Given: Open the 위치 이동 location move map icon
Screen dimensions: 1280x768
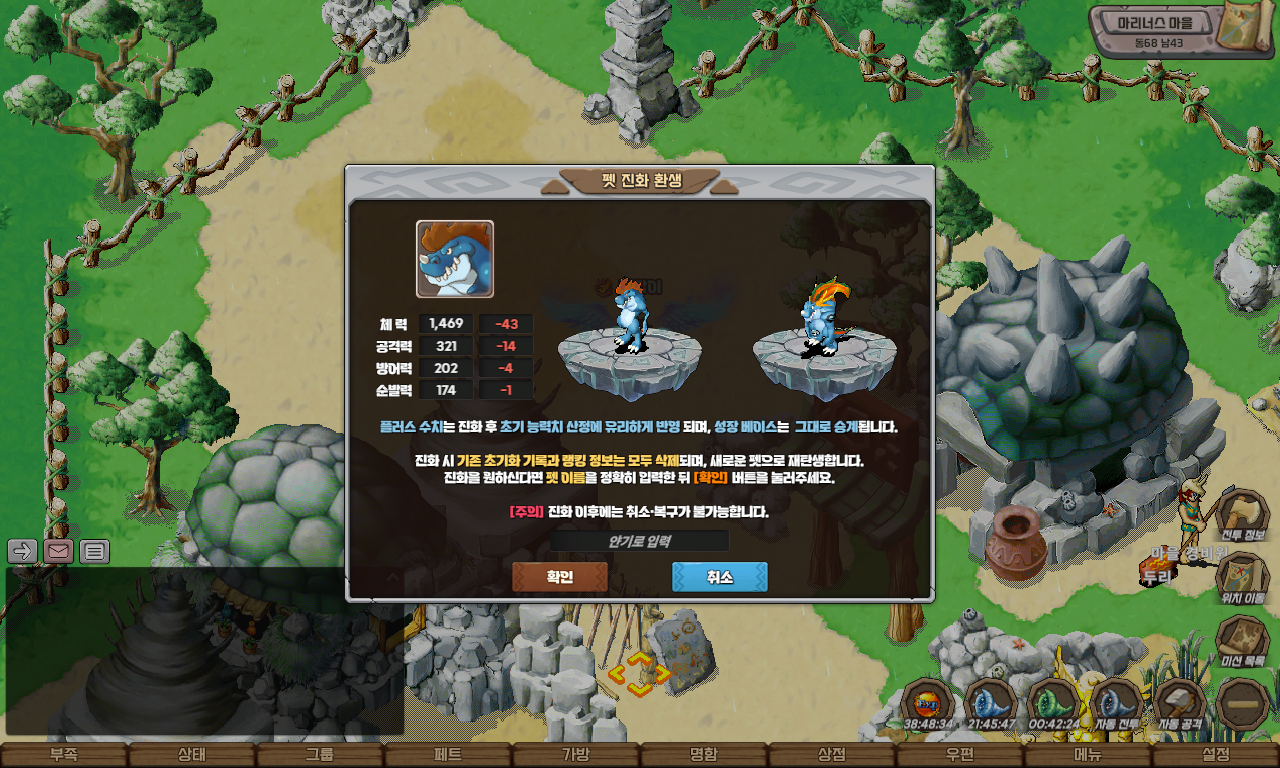Looking at the screenshot, I should point(1243,577).
